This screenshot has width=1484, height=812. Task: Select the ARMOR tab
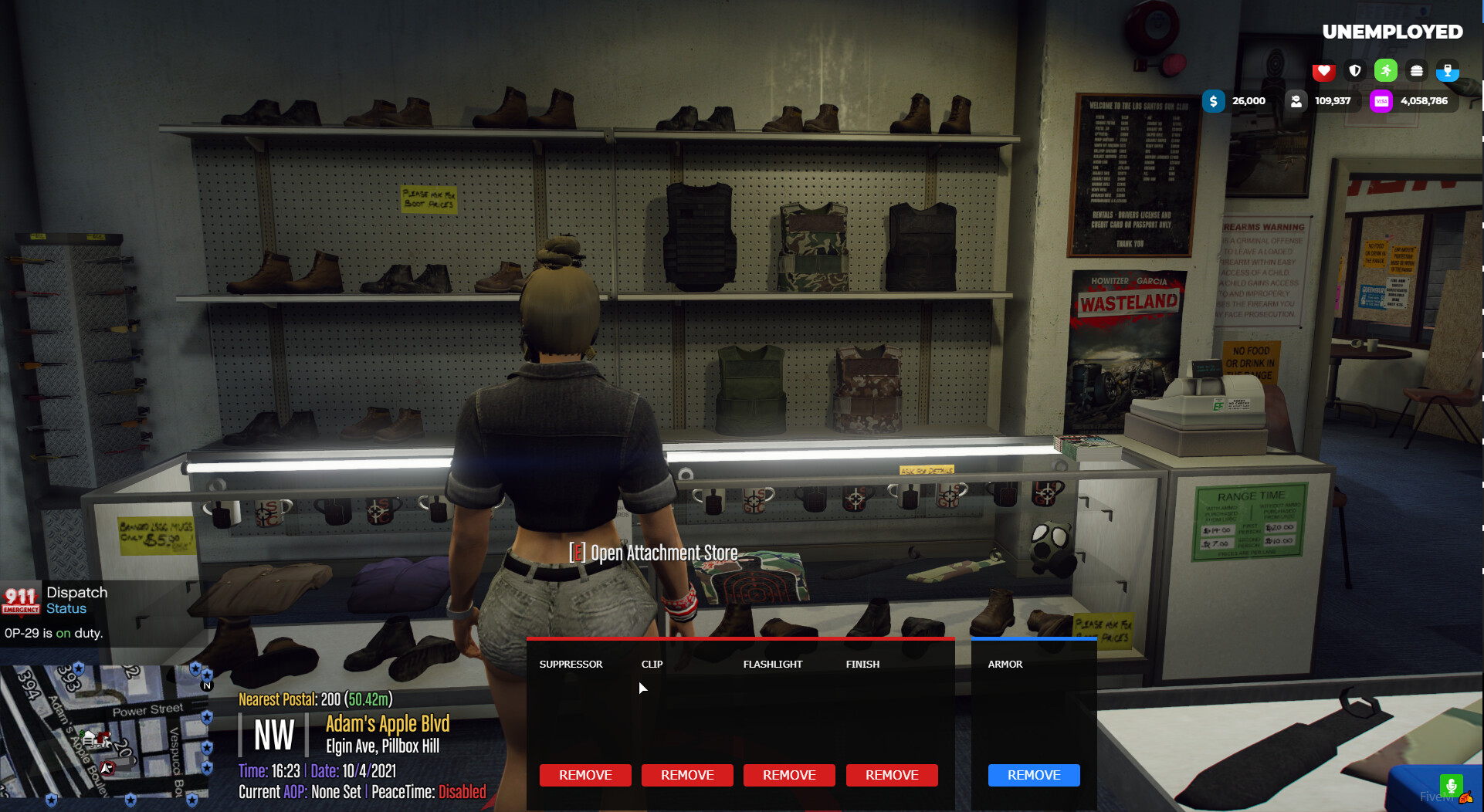(x=1005, y=664)
